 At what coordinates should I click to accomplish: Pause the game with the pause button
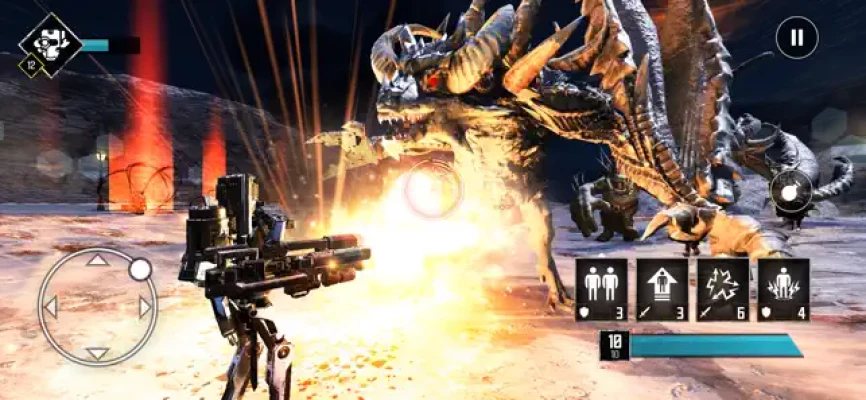tap(796, 38)
